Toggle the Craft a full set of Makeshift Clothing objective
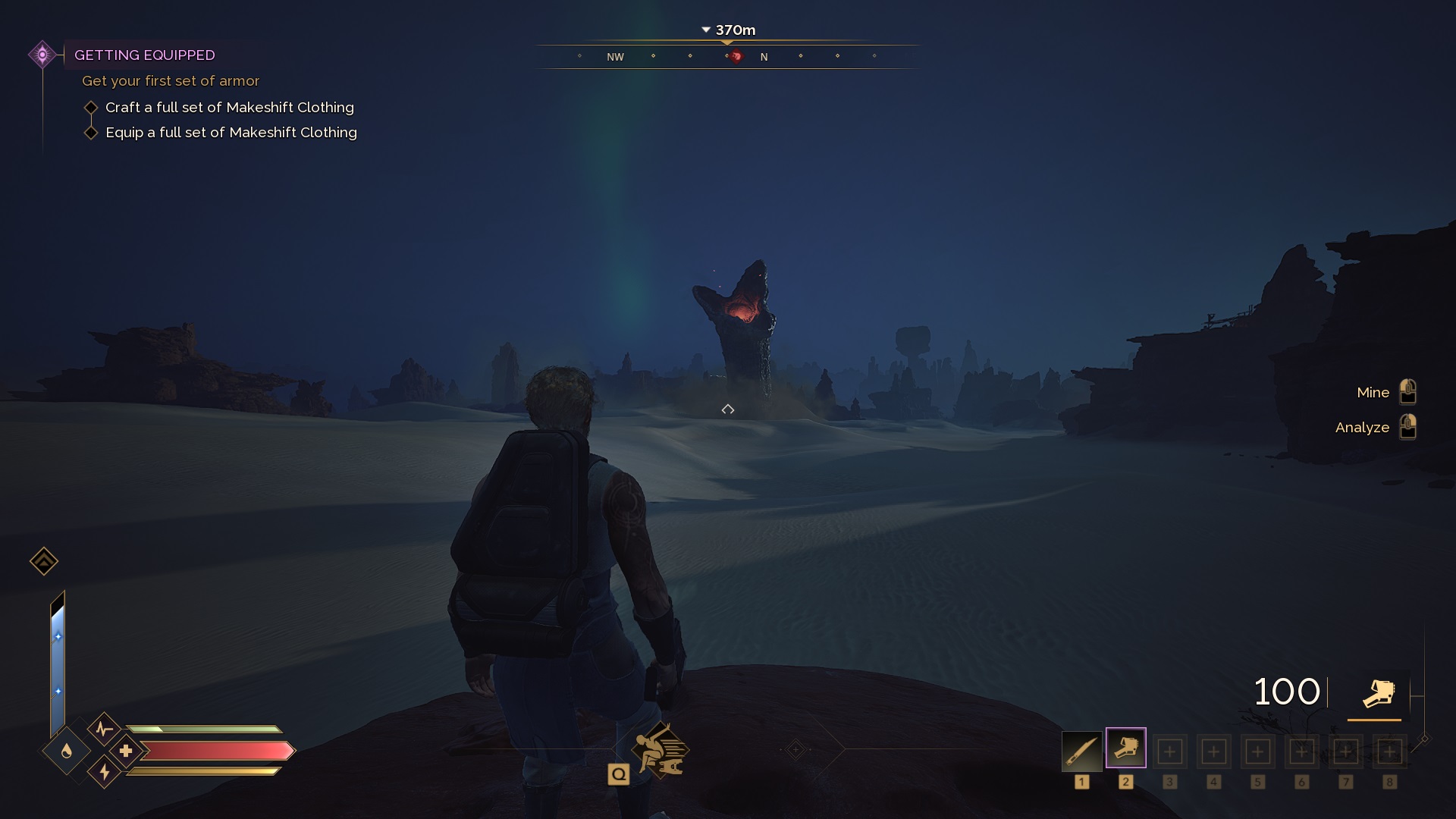Image resolution: width=1456 pixels, height=819 pixels. (92, 107)
